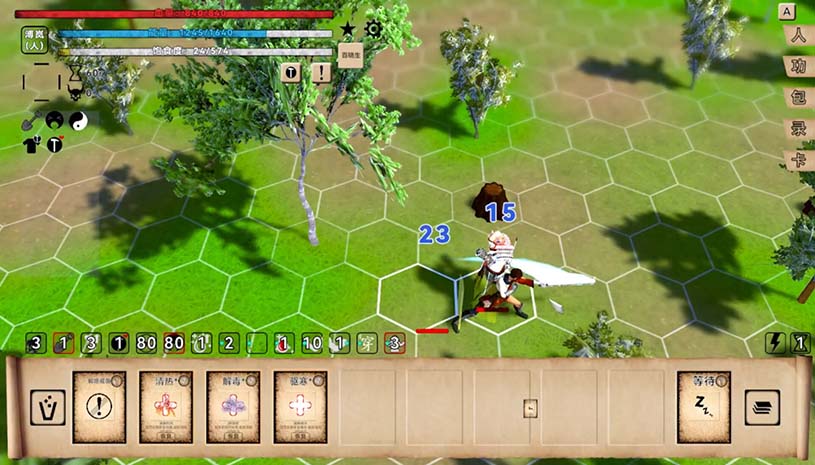Switch to the 功 skills tab

pos(798,68)
